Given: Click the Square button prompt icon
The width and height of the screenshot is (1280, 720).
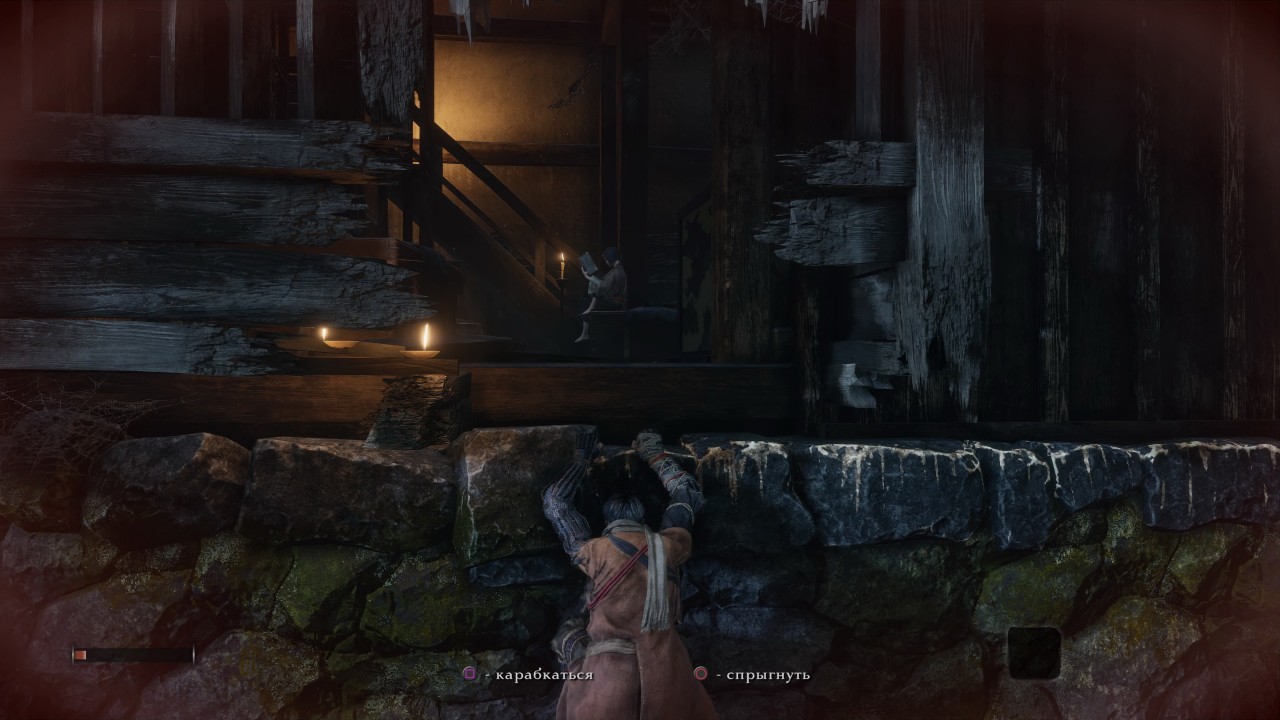Looking at the screenshot, I should (470, 673).
